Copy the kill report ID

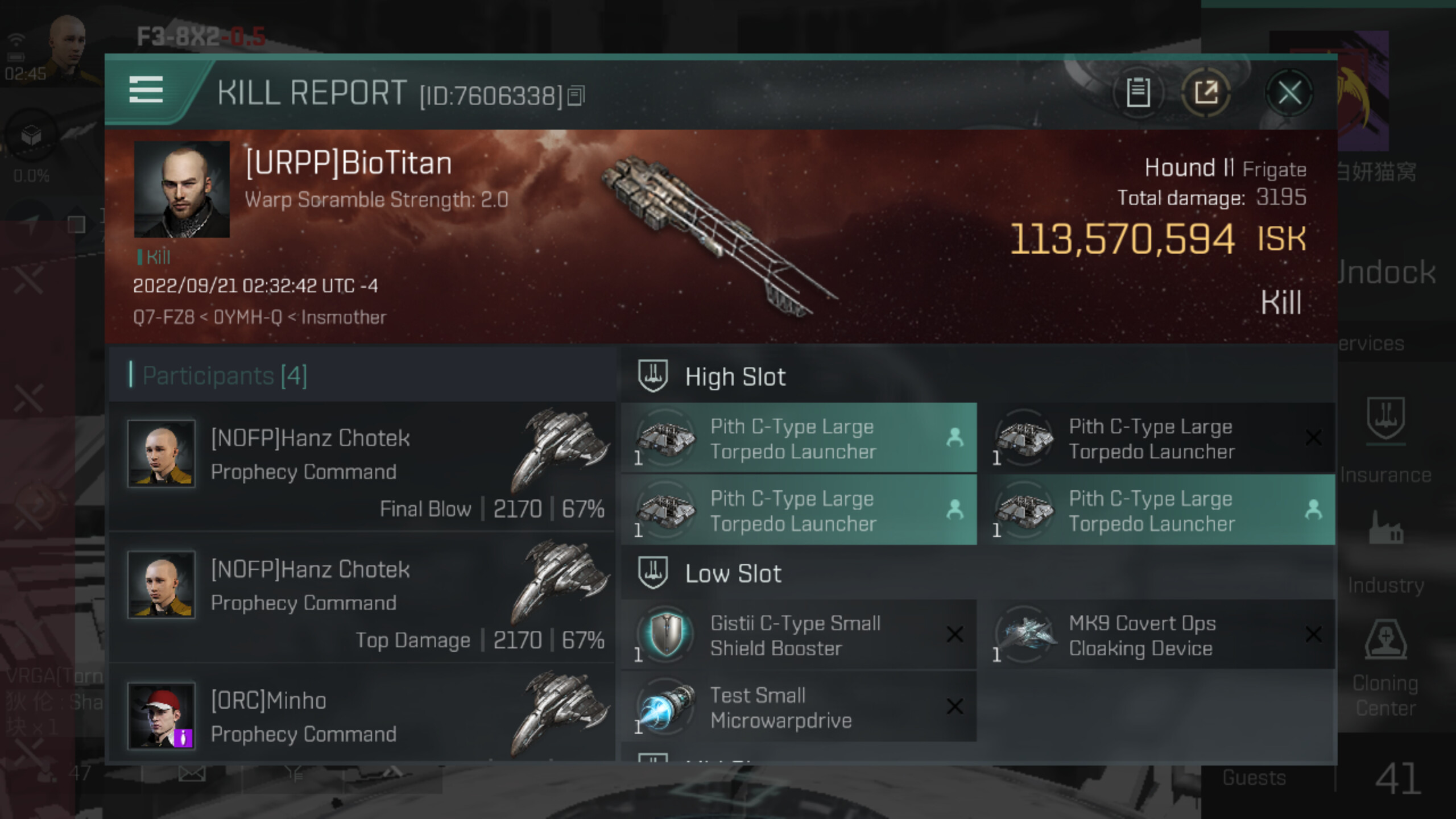point(576,96)
